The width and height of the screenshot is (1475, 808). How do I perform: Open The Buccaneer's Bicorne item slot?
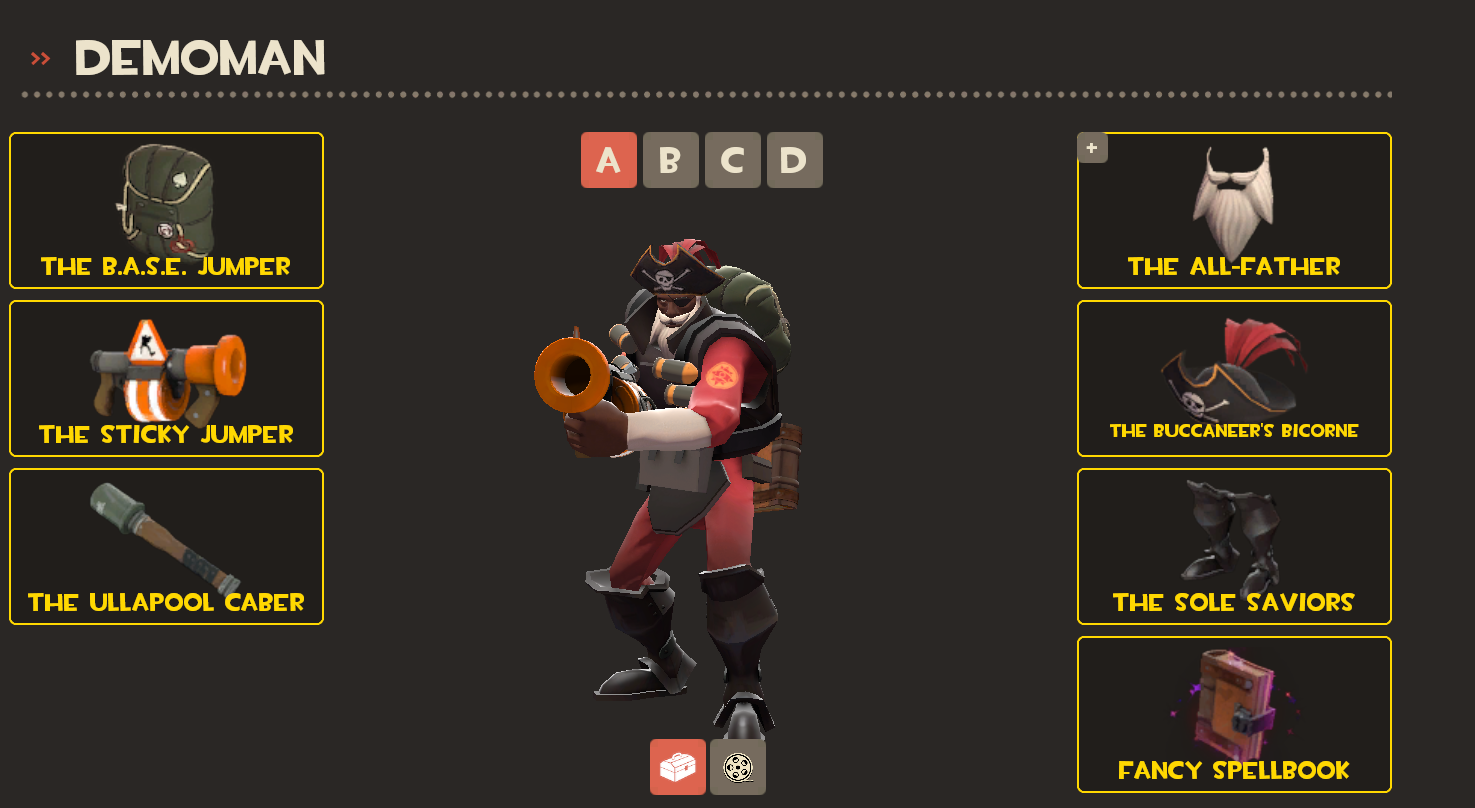(1233, 378)
